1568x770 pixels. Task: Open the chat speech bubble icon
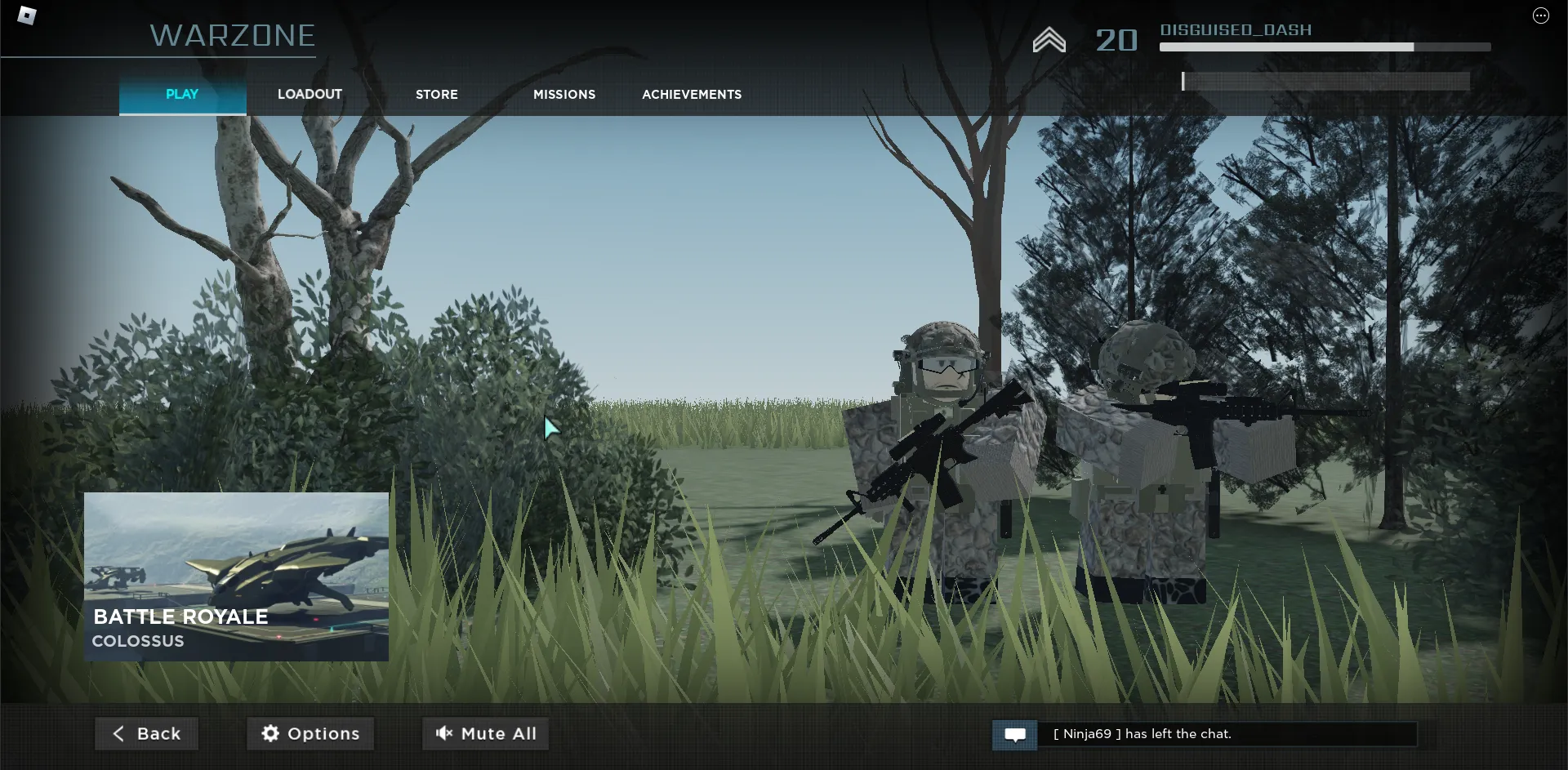pos(1015,735)
